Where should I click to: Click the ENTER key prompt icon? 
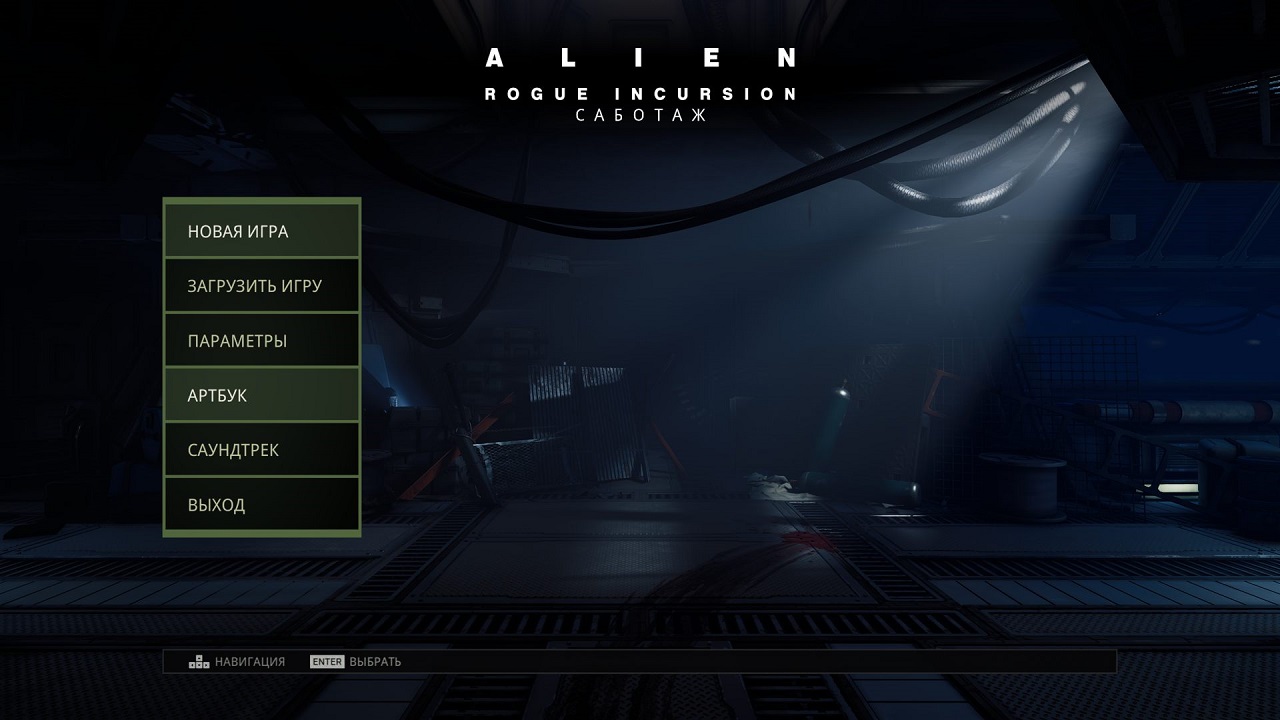pyautogui.click(x=325, y=661)
